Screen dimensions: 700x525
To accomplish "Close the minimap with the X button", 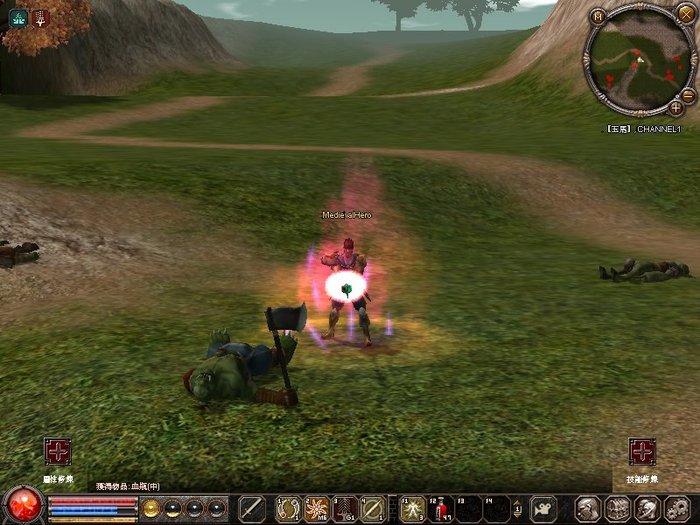I will (x=685, y=15).
